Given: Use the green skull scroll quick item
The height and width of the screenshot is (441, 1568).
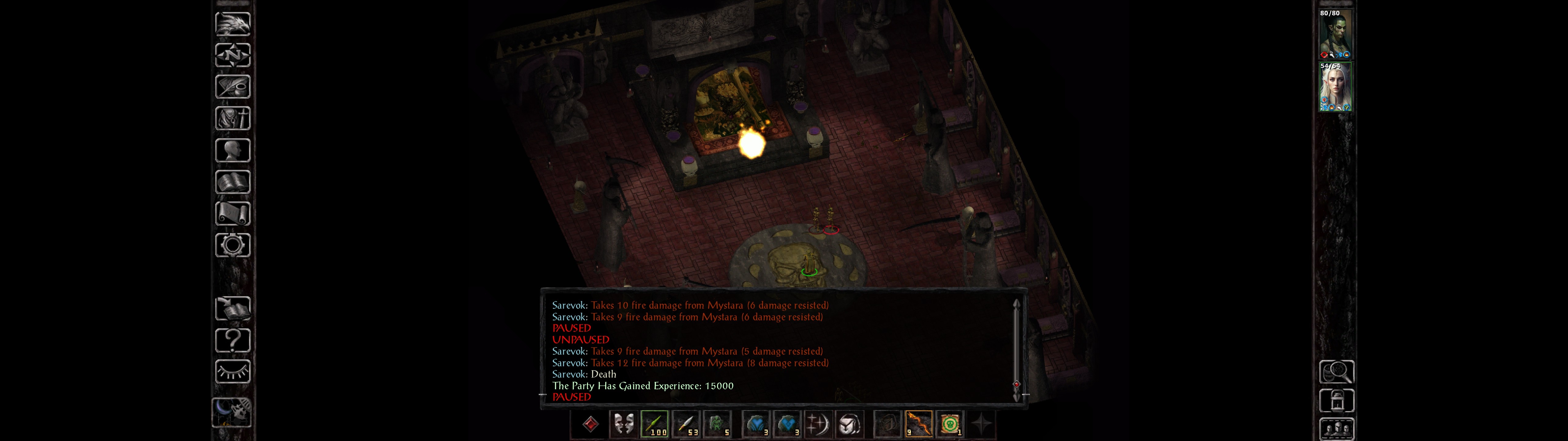Looking at the screenshot, I should click(950, 424).
